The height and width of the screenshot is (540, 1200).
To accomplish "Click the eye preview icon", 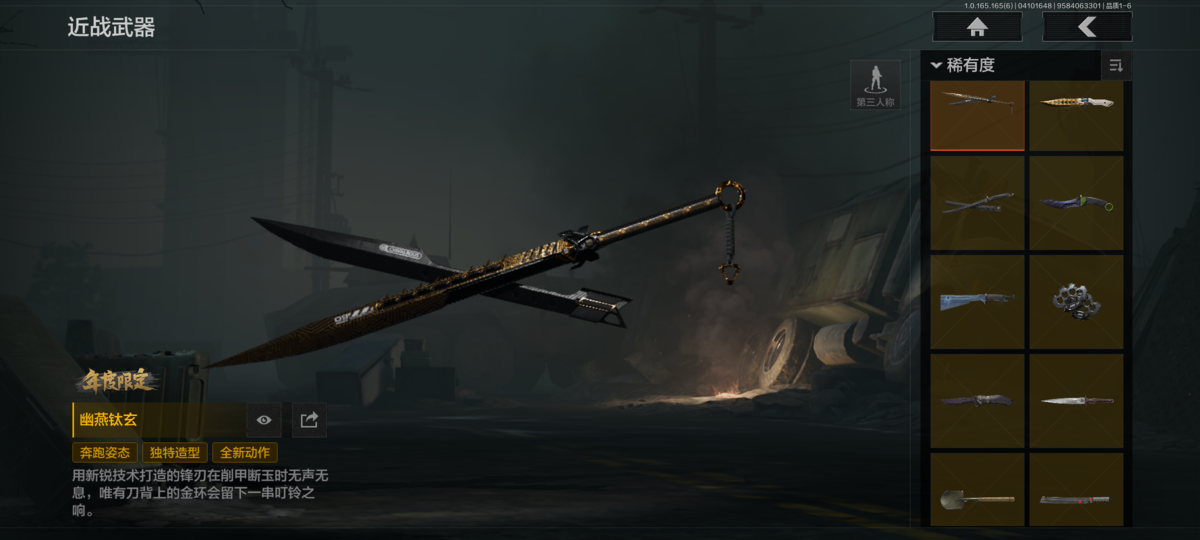I will (264, 420).
